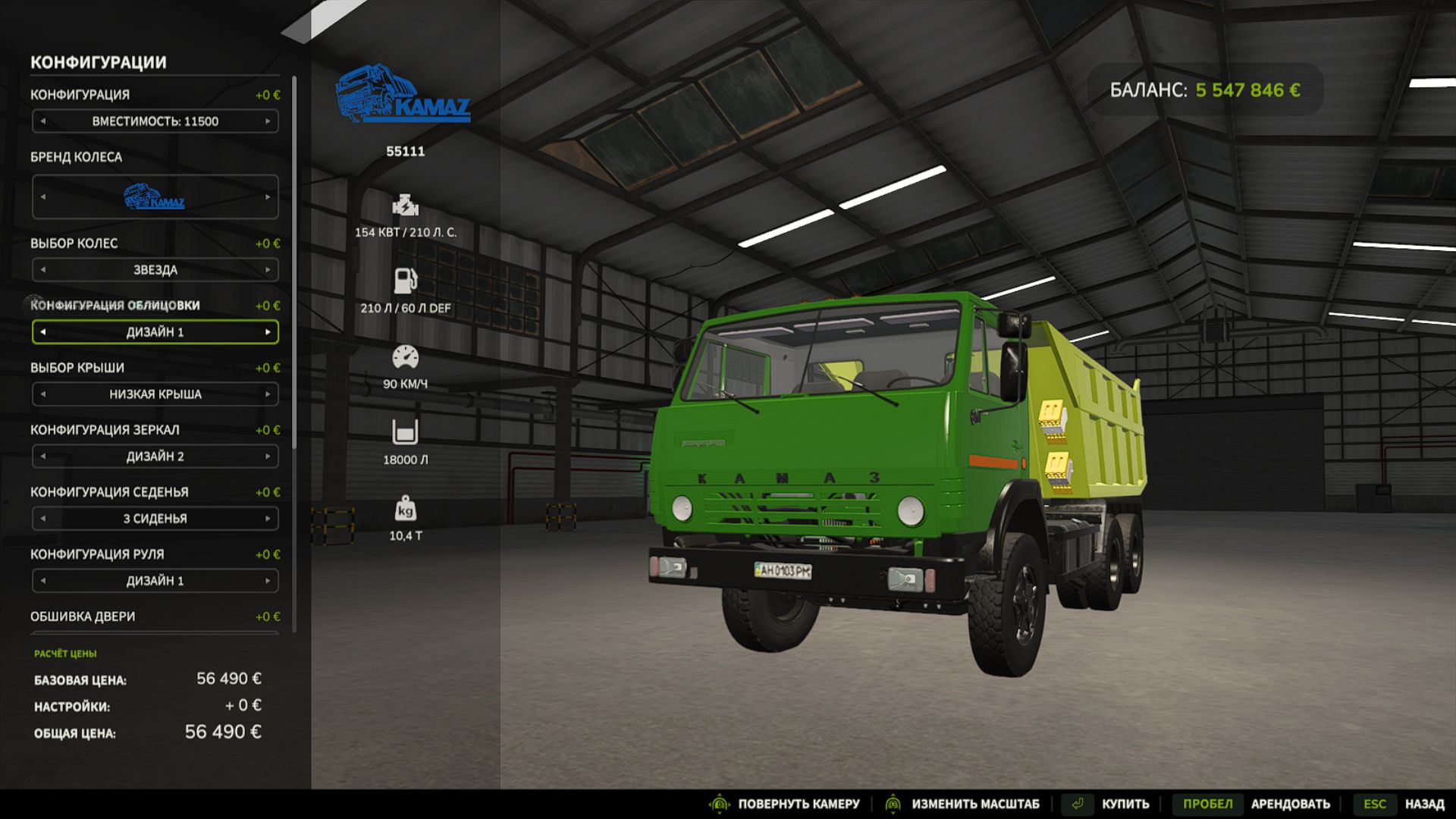Viewport: 1456px width, 819px height.
Task: Select previous design in КОНФИГУРАЦИЯ ОБЛИЦОВКИ
Action: coord(43,332)
